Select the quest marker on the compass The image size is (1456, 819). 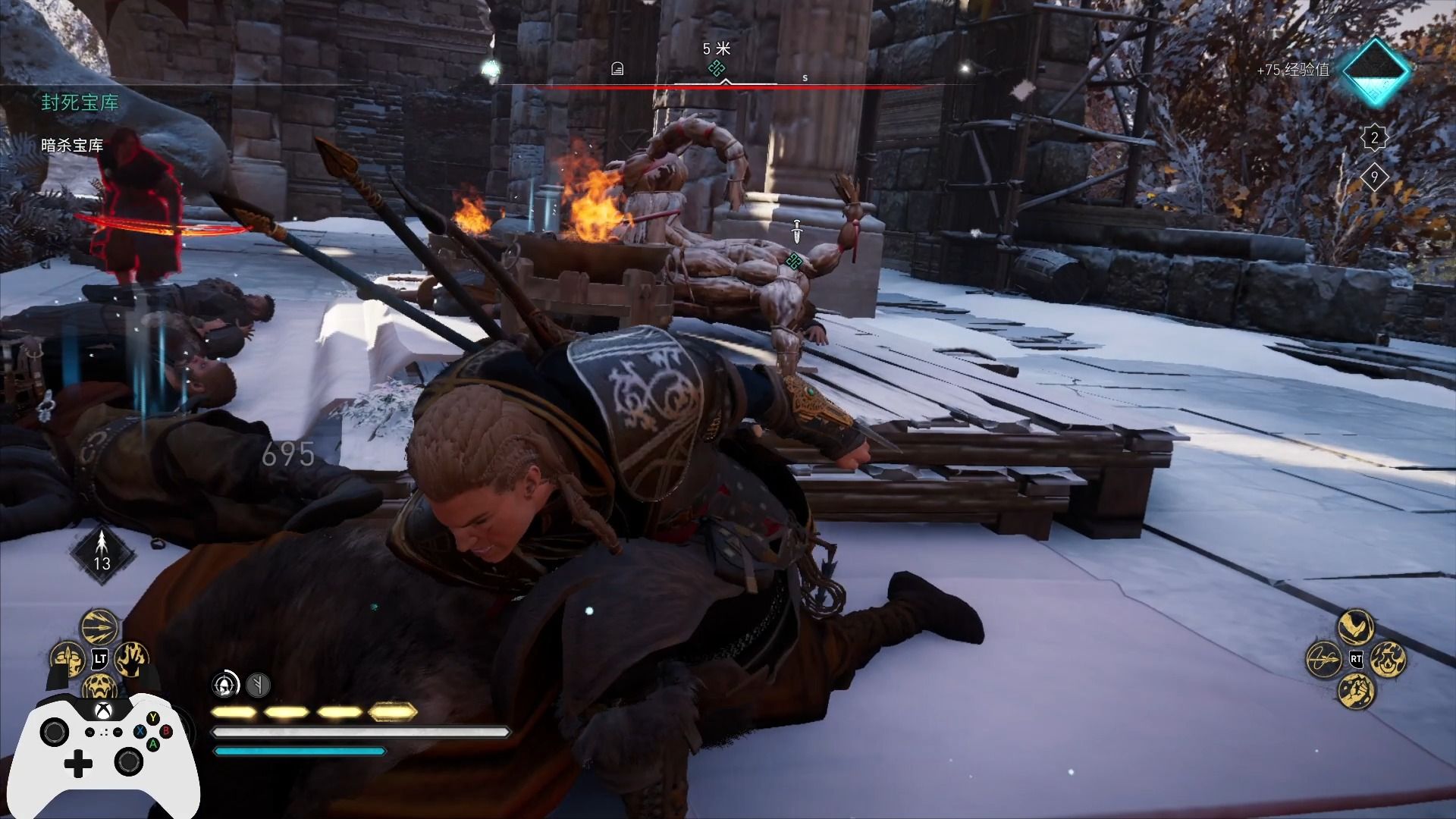tap(716, 69)
